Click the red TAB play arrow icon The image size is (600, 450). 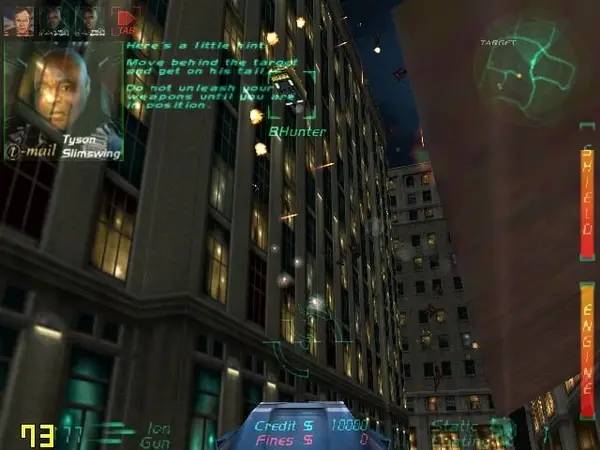tap(125, 20)
